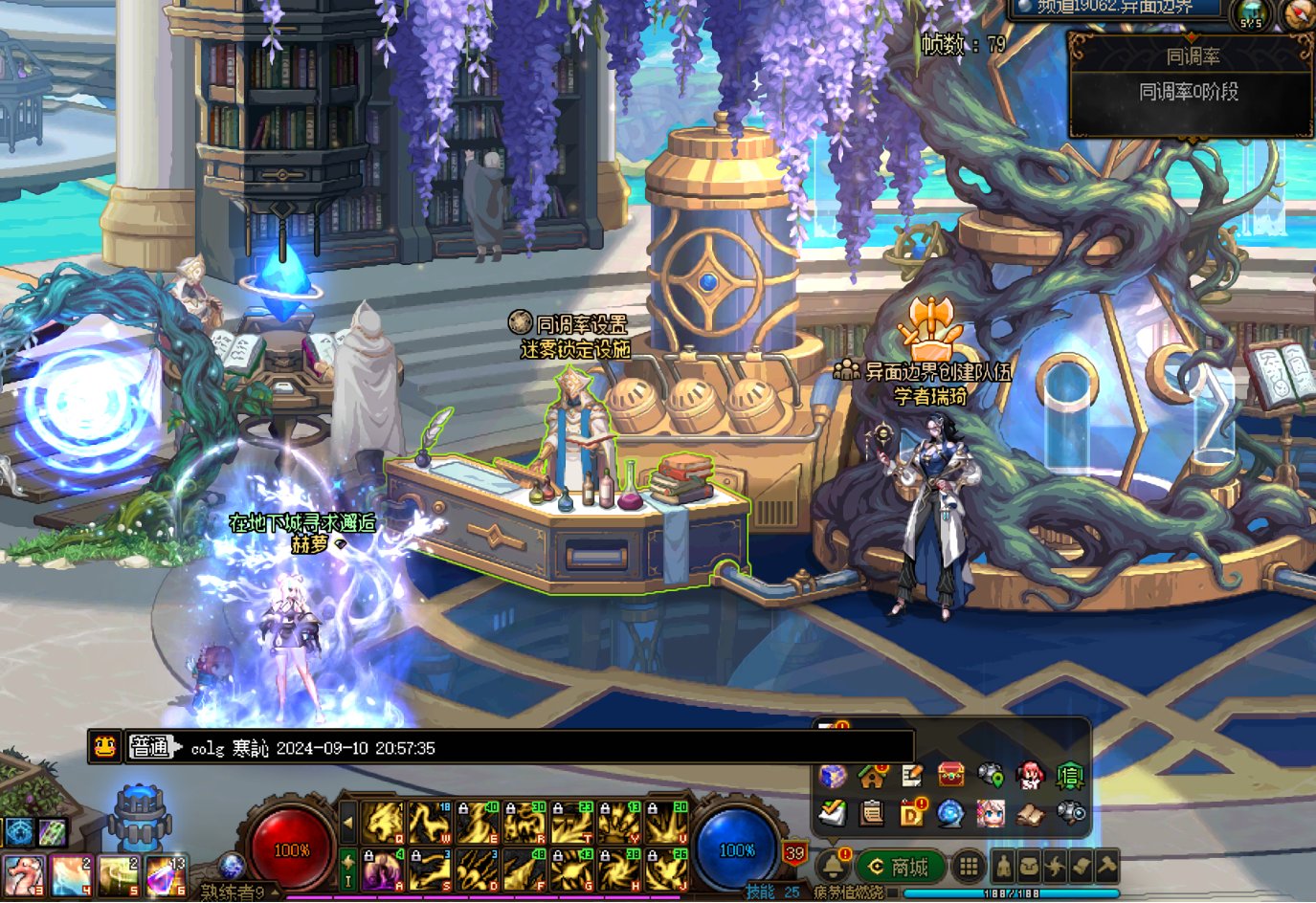Click the green checkmark icon
This screenshot has height=903, width=1316.
833,813
